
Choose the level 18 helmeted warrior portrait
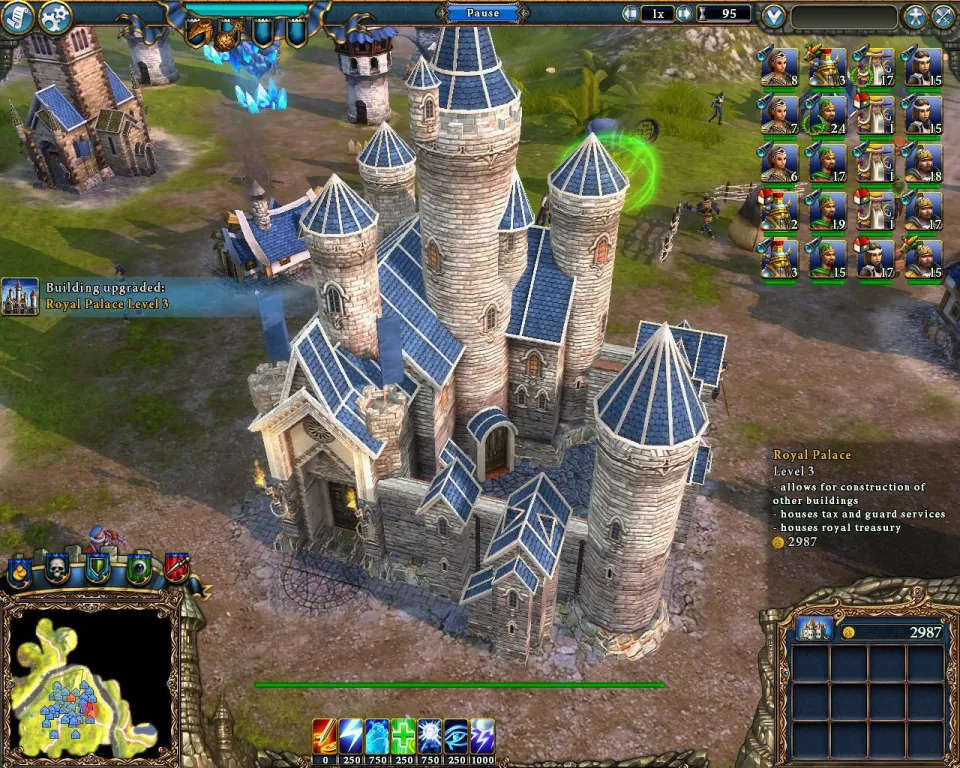923,163
